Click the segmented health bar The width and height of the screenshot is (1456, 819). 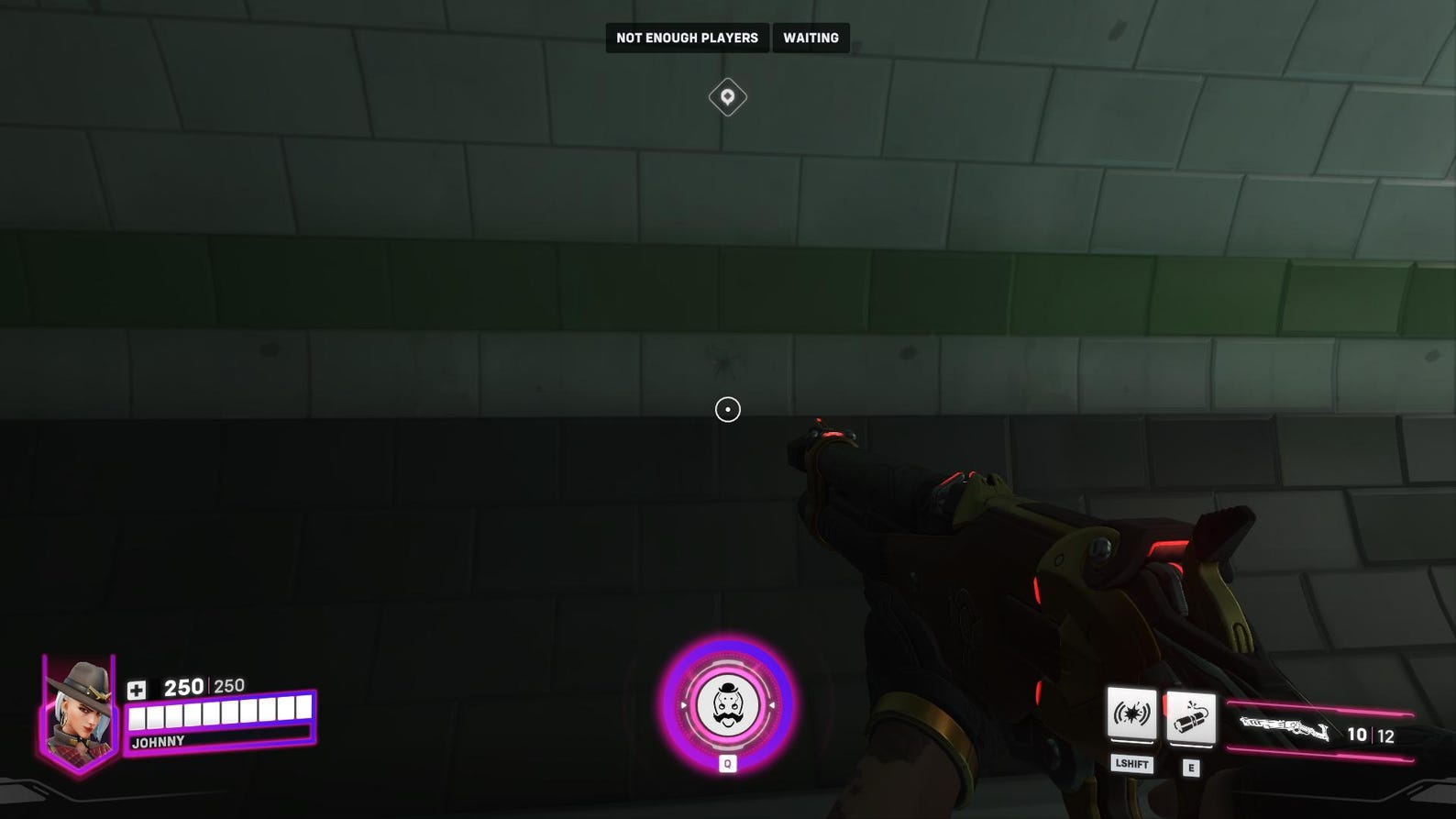click(218, 714)
